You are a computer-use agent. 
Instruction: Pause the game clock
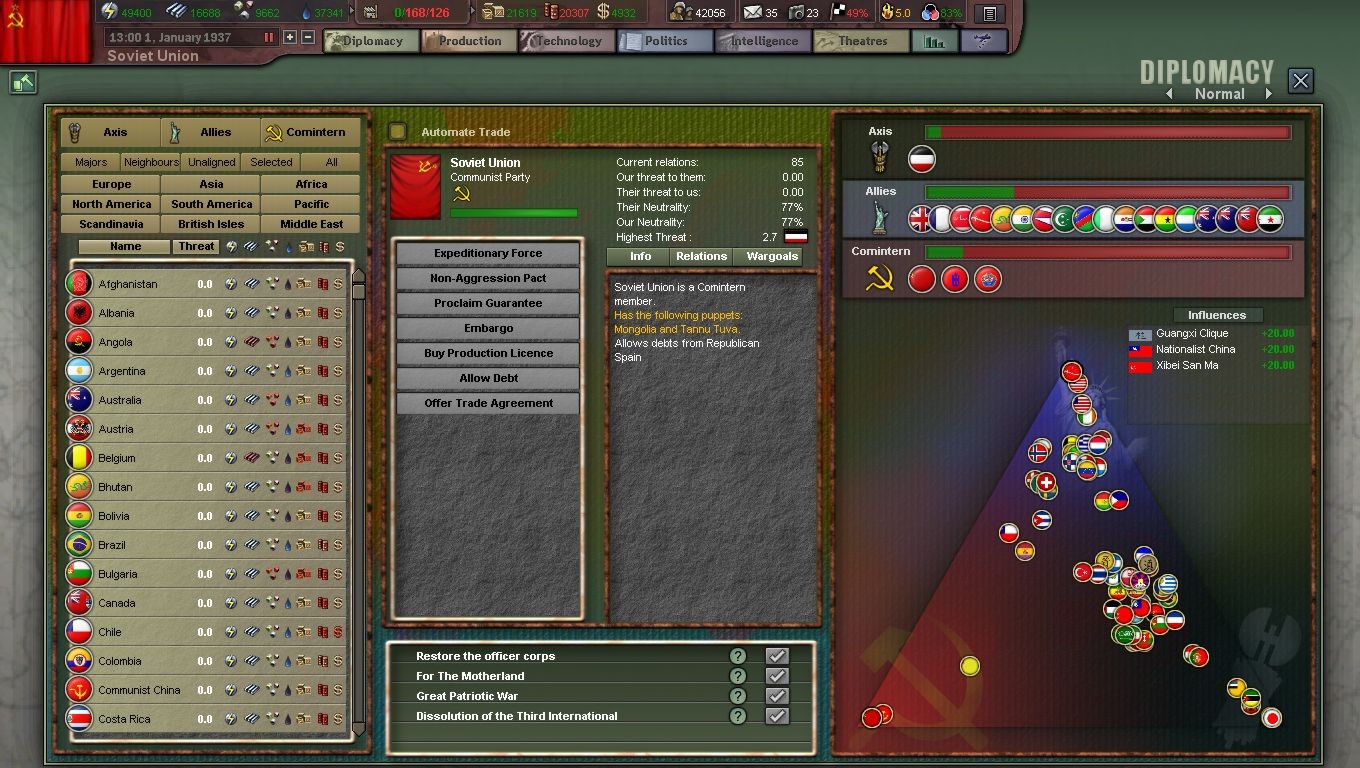[268, 37]
